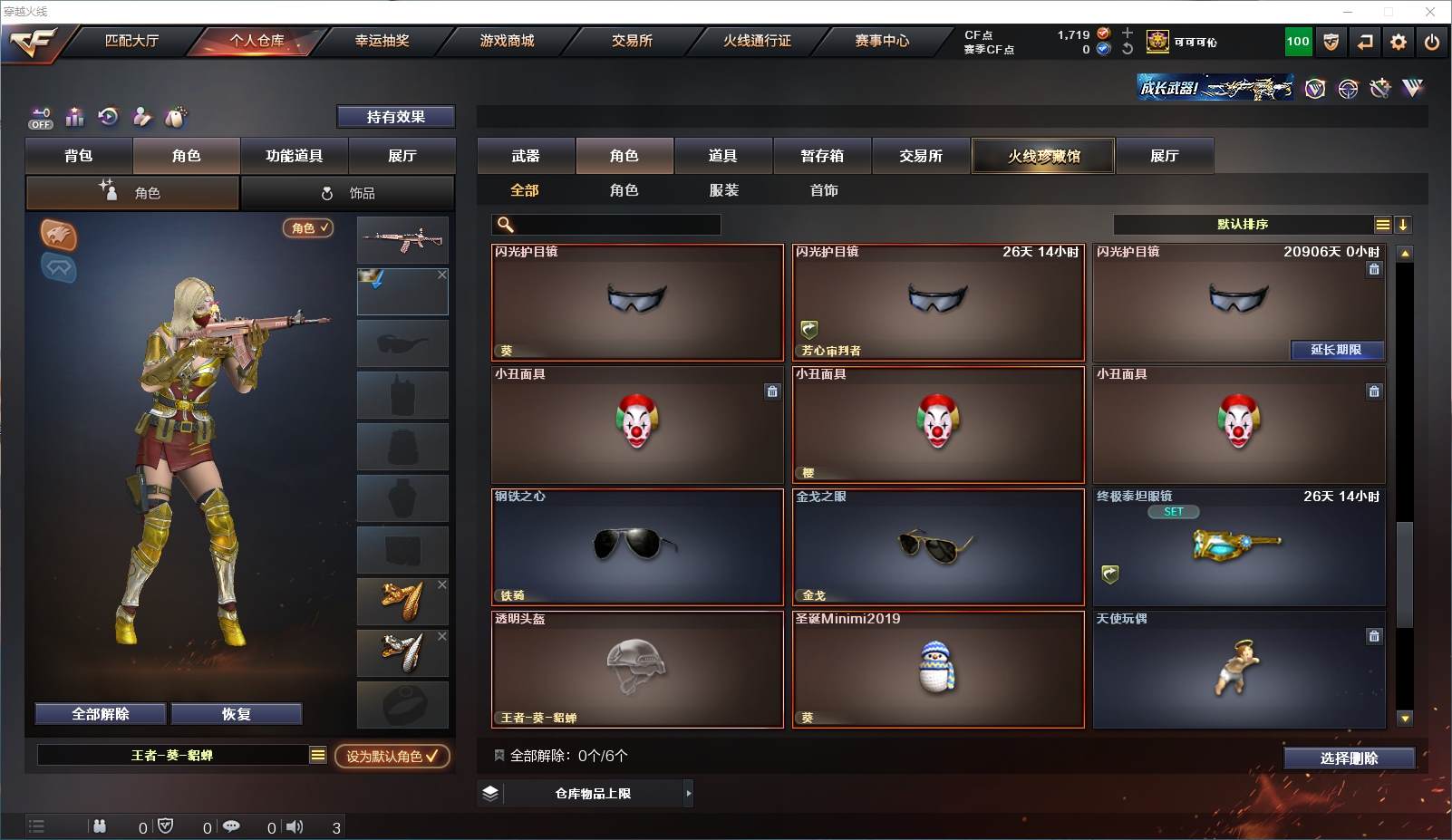Filter items by 首饰 category
Image resolution: width=1452 pixels, height=840 pixels.
pyautogui.click(x=823, y=190)
